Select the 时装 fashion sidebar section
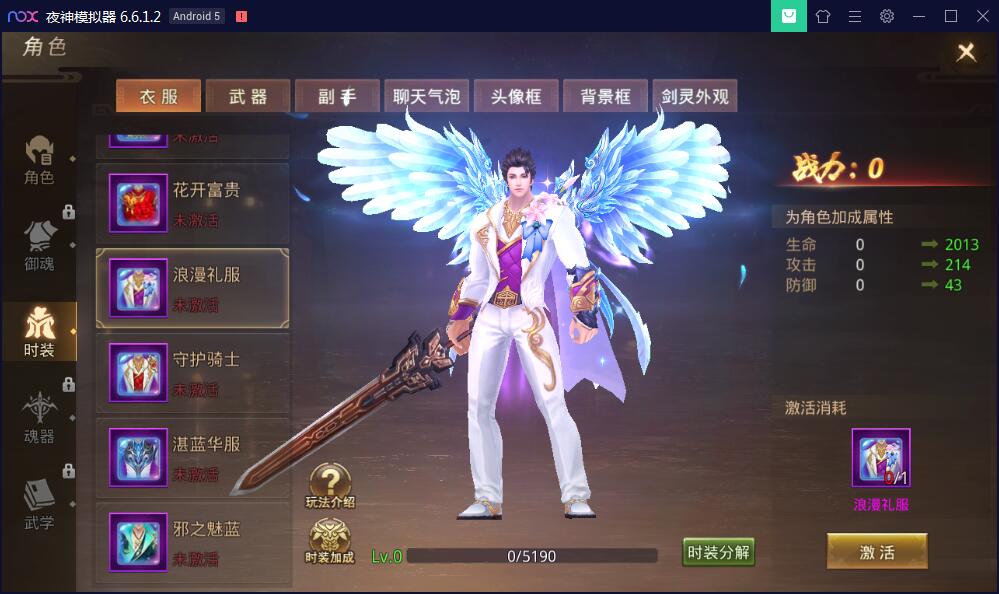This screenshot has height=594, width=999. pos(39,333)
